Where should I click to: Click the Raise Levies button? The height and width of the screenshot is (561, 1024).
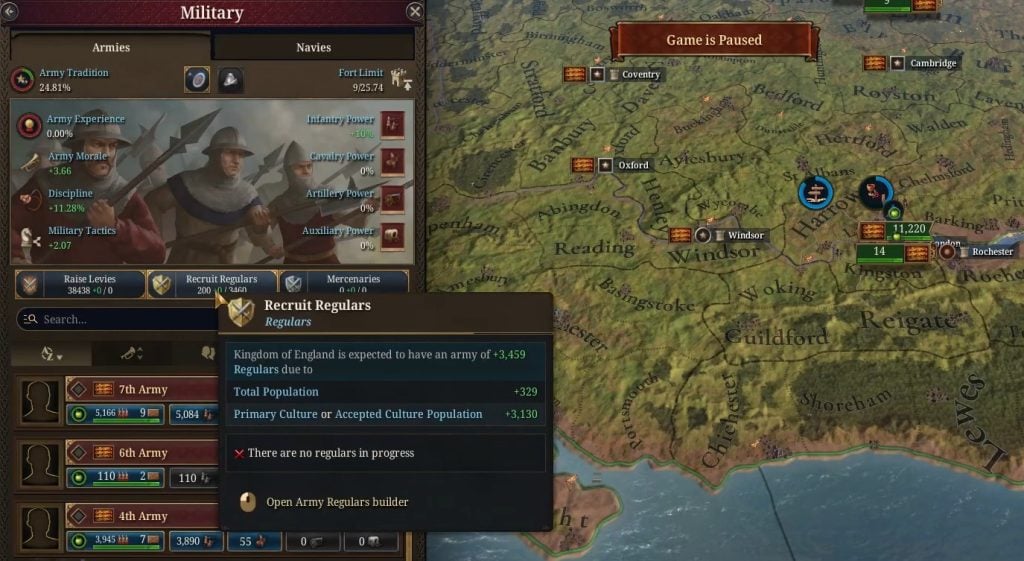coord(80,284)
